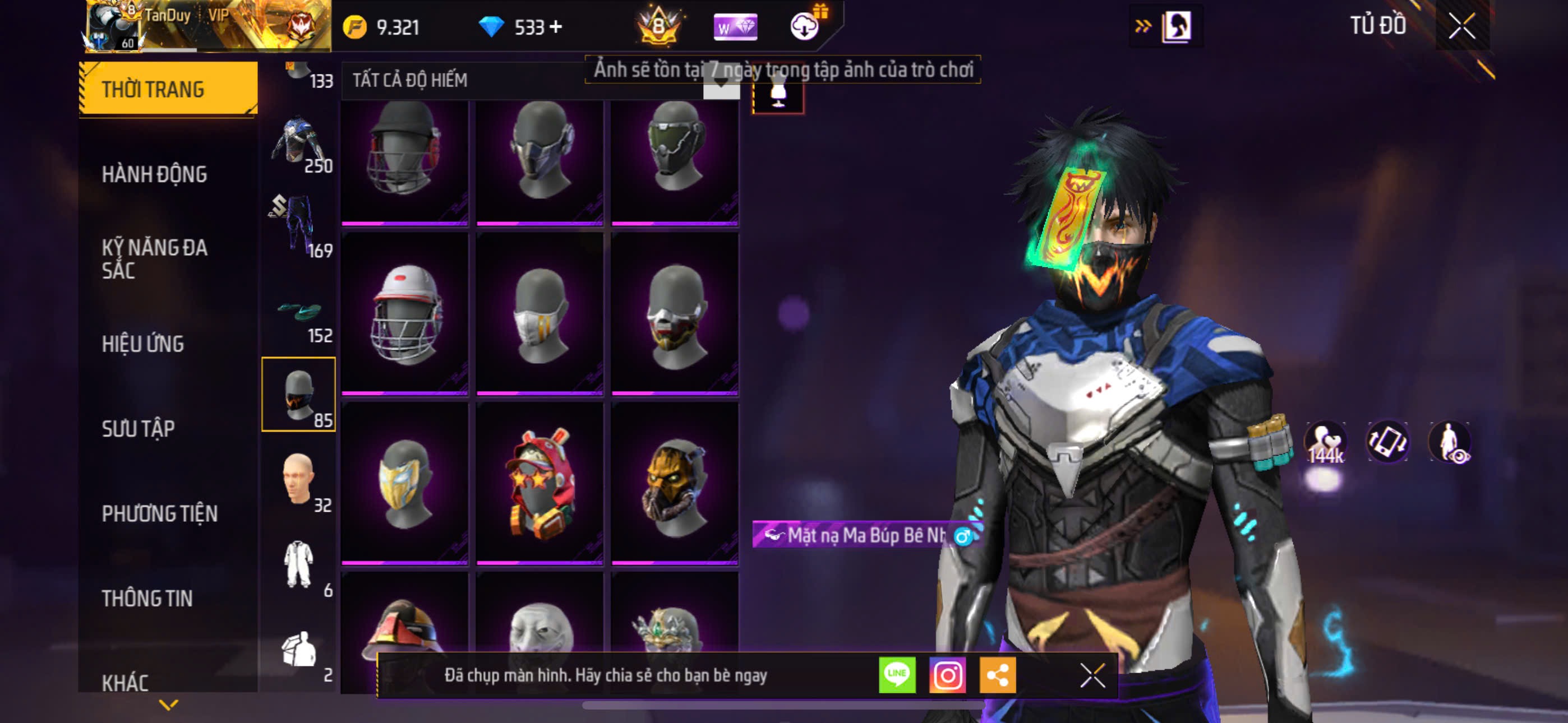Switch to the HÀNH ĐỘNG tab

[155, 174]
